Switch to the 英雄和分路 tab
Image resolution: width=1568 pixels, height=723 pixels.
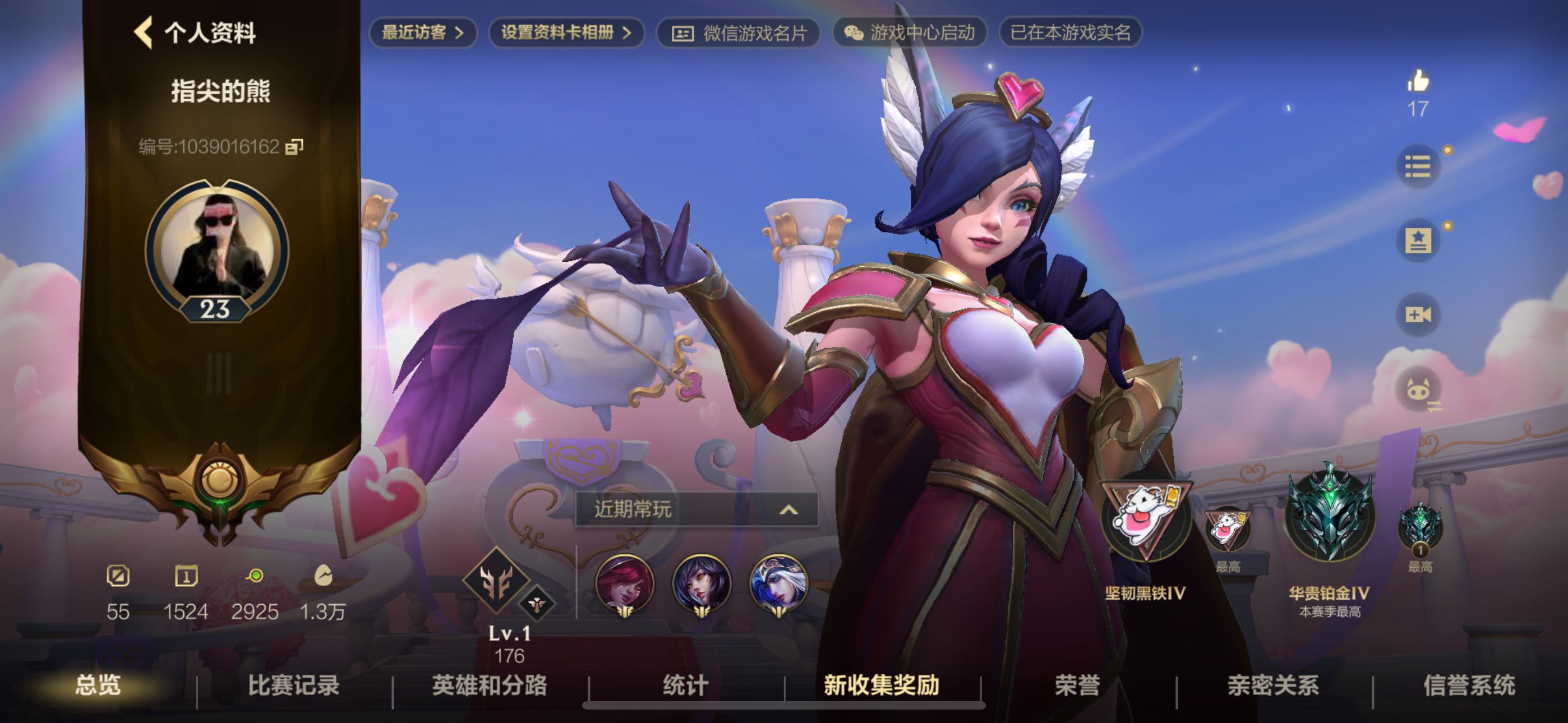coord(490,686)
